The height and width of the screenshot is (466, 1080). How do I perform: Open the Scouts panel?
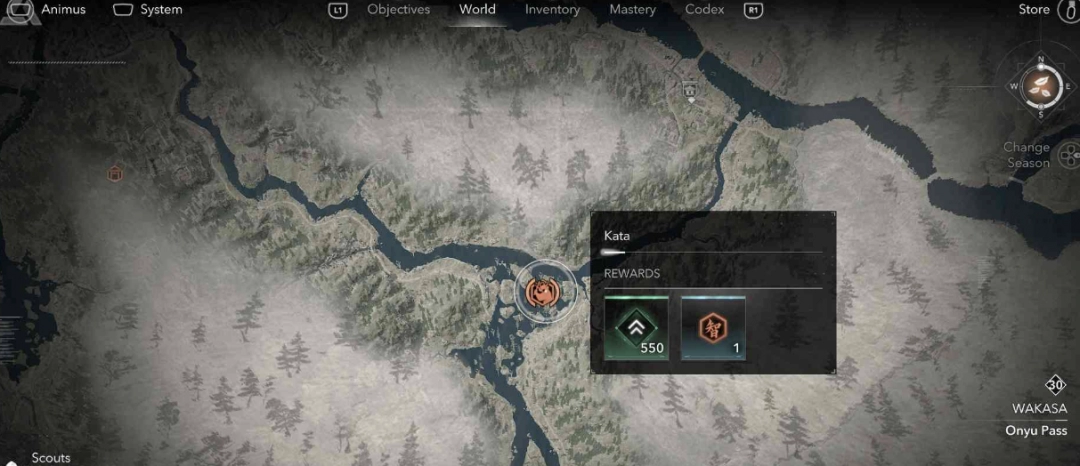click(50, 458)
